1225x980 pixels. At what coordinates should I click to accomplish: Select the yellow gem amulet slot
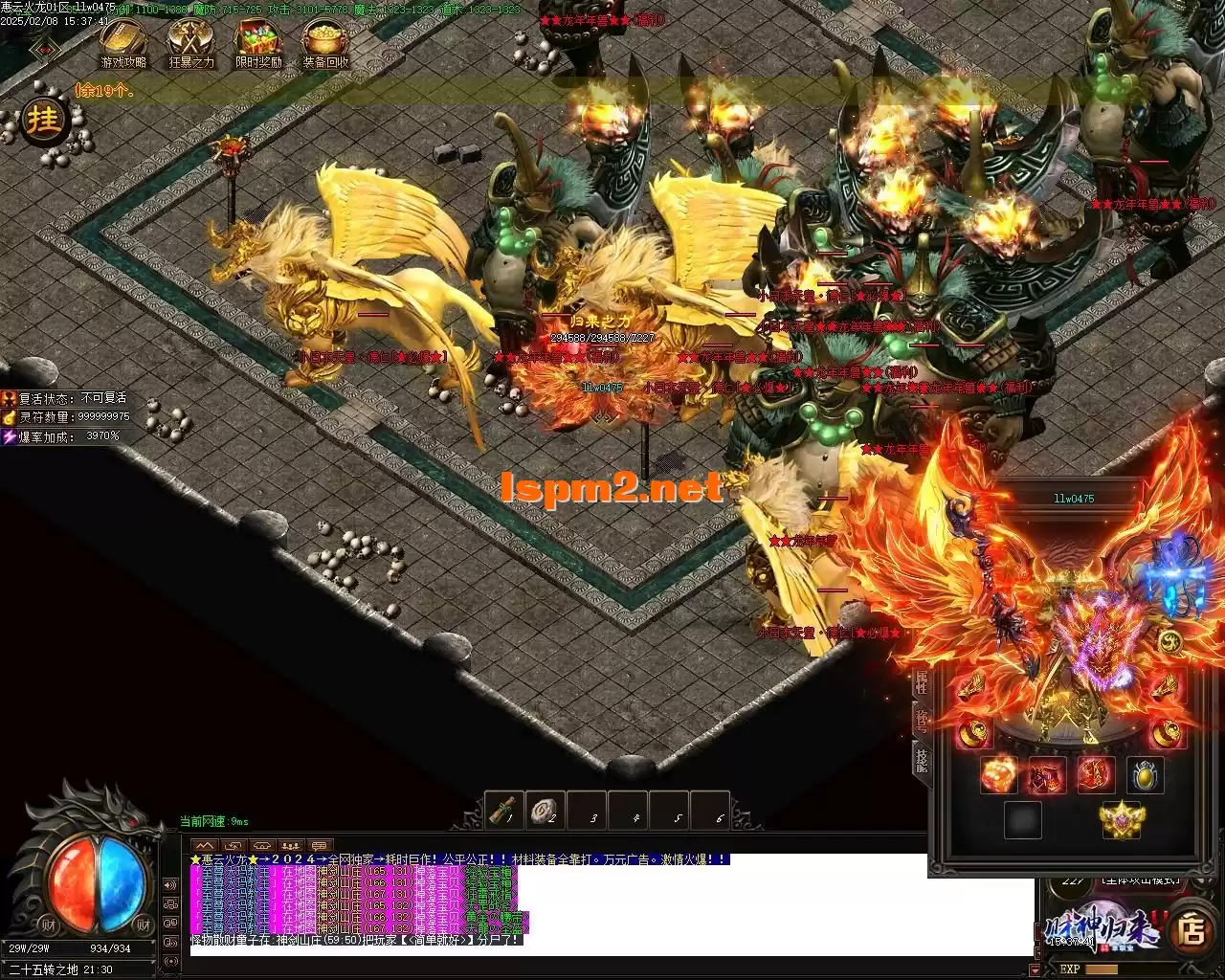point(1145,774)
